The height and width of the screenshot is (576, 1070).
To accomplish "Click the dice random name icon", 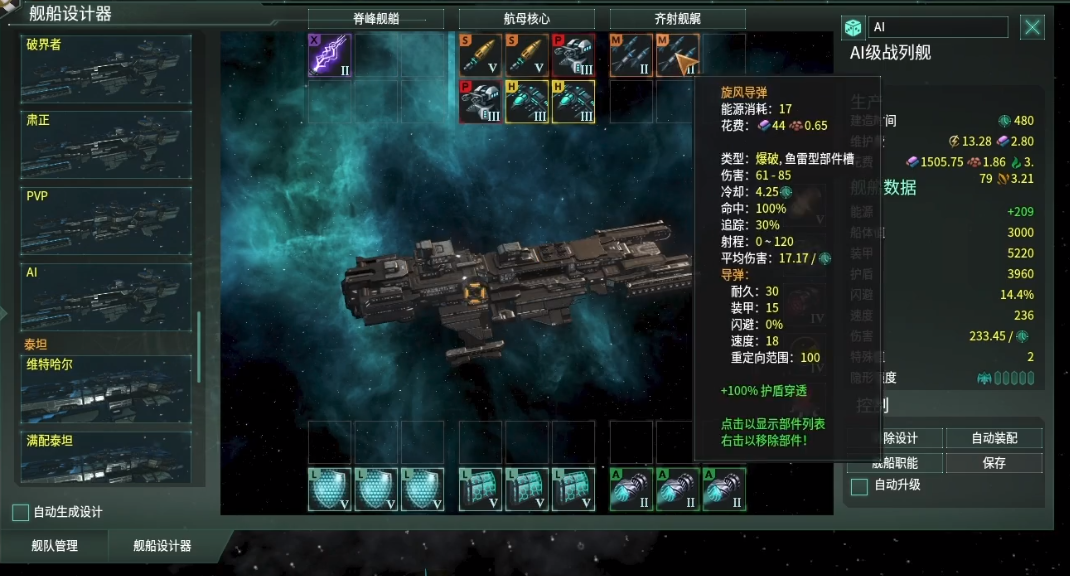I will [853, 28].
